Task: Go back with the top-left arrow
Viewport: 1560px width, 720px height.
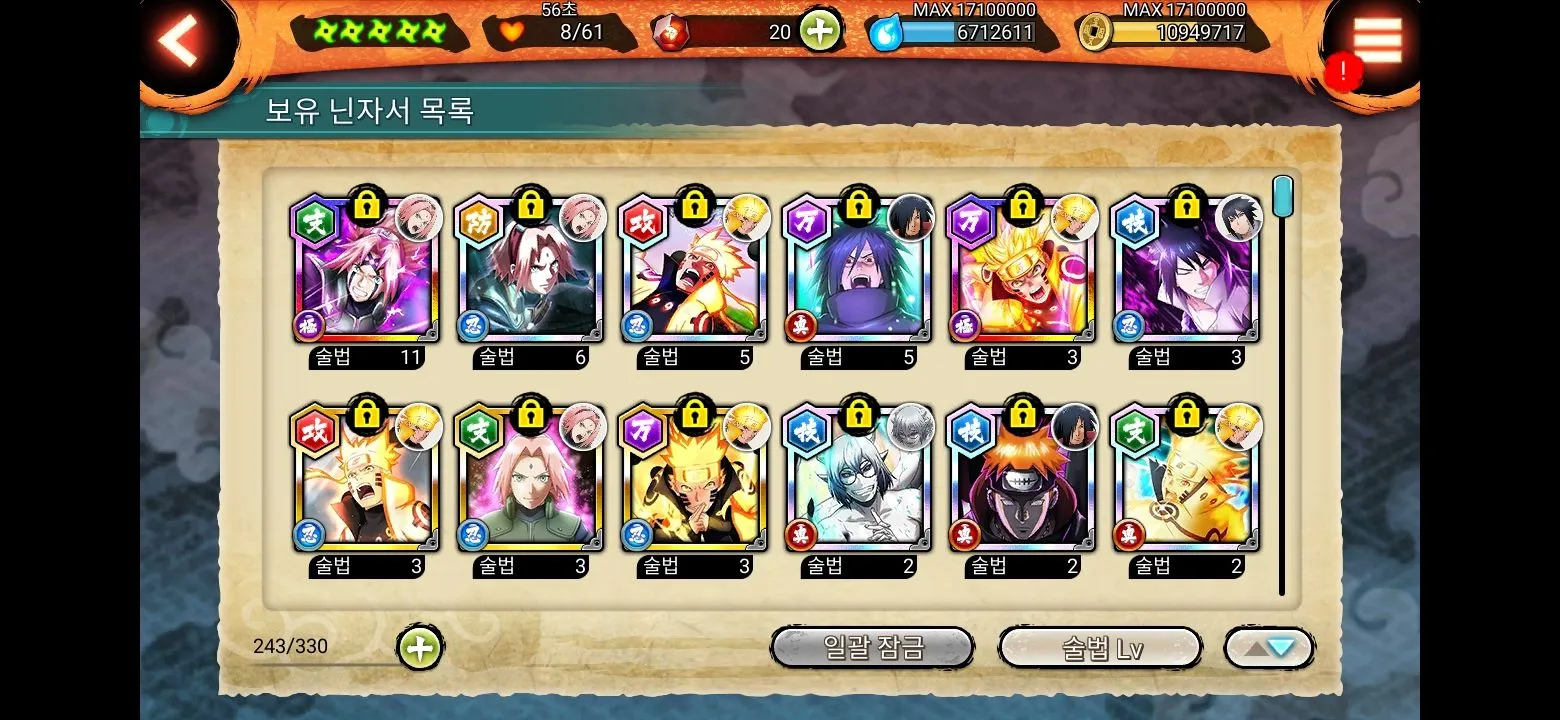Action: (x=180, y=42)
